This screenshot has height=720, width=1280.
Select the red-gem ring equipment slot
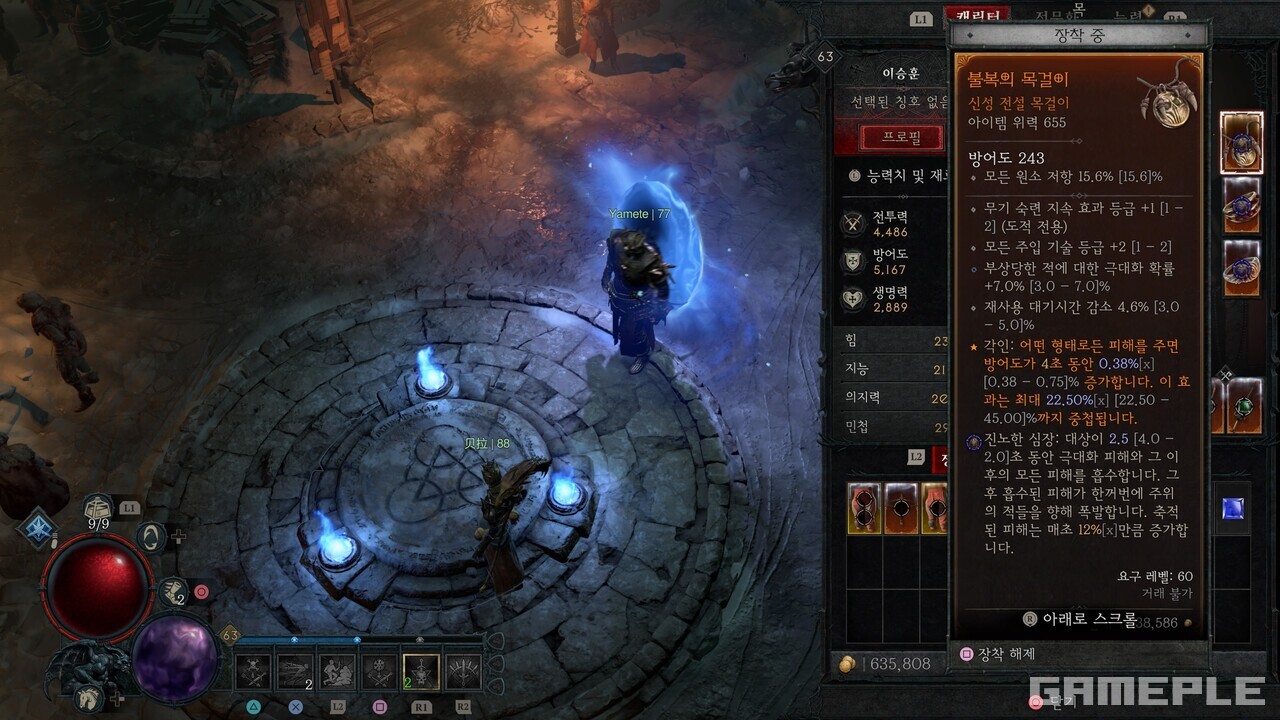click(x=1241, y=205)
